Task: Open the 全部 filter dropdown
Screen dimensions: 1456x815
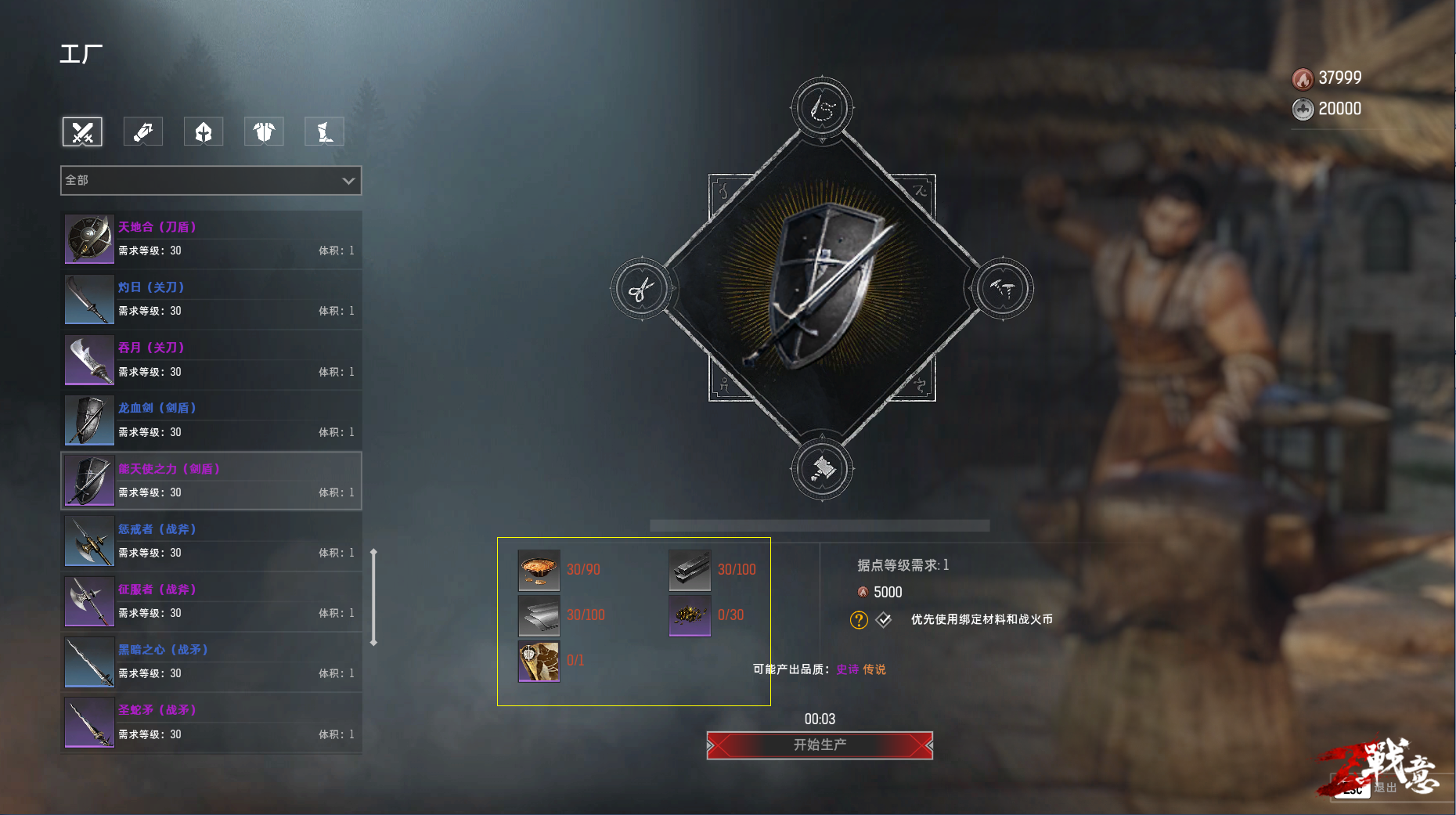Action: tap(211, 180)
